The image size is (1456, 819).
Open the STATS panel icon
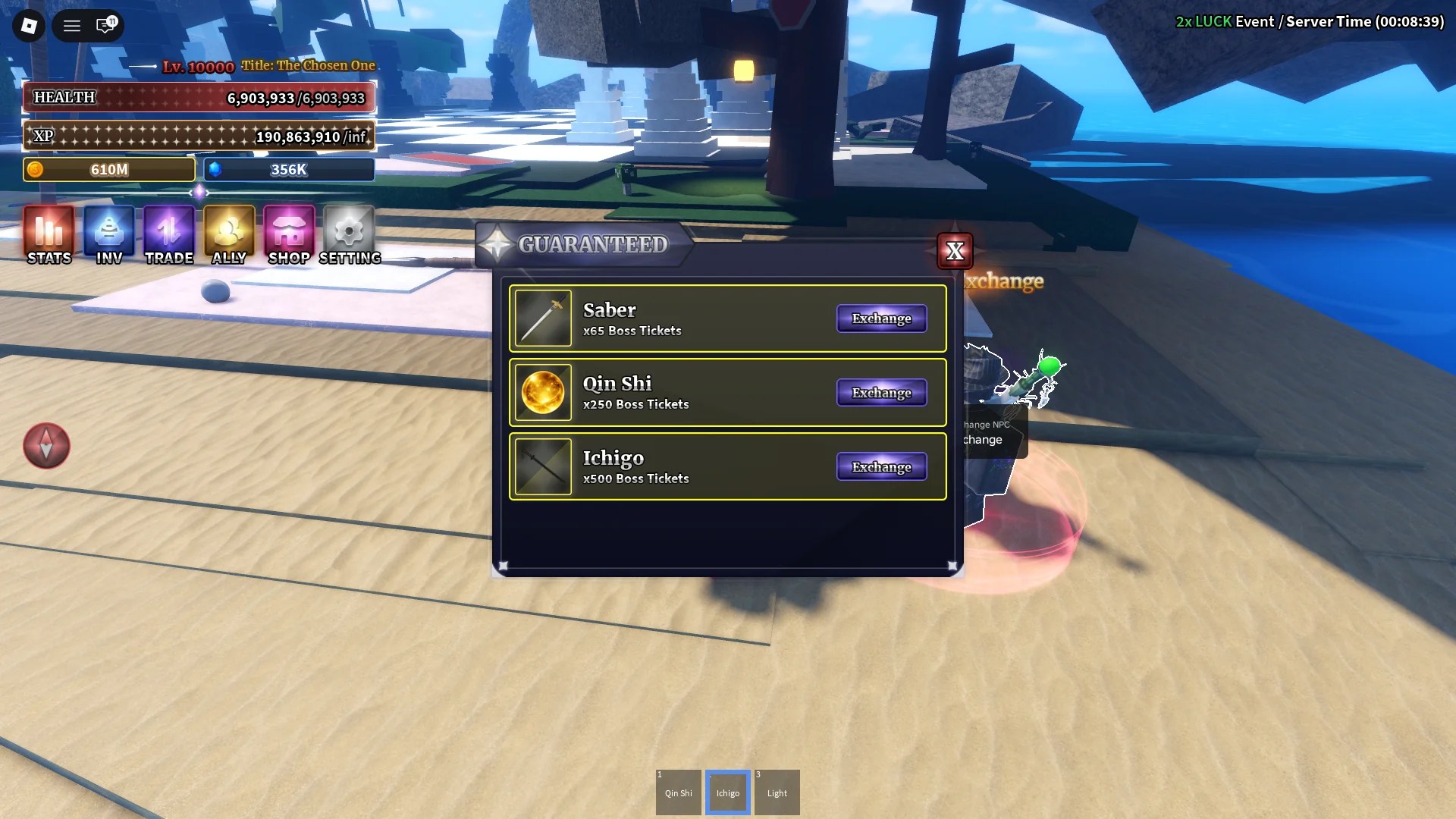click(48, 235)
